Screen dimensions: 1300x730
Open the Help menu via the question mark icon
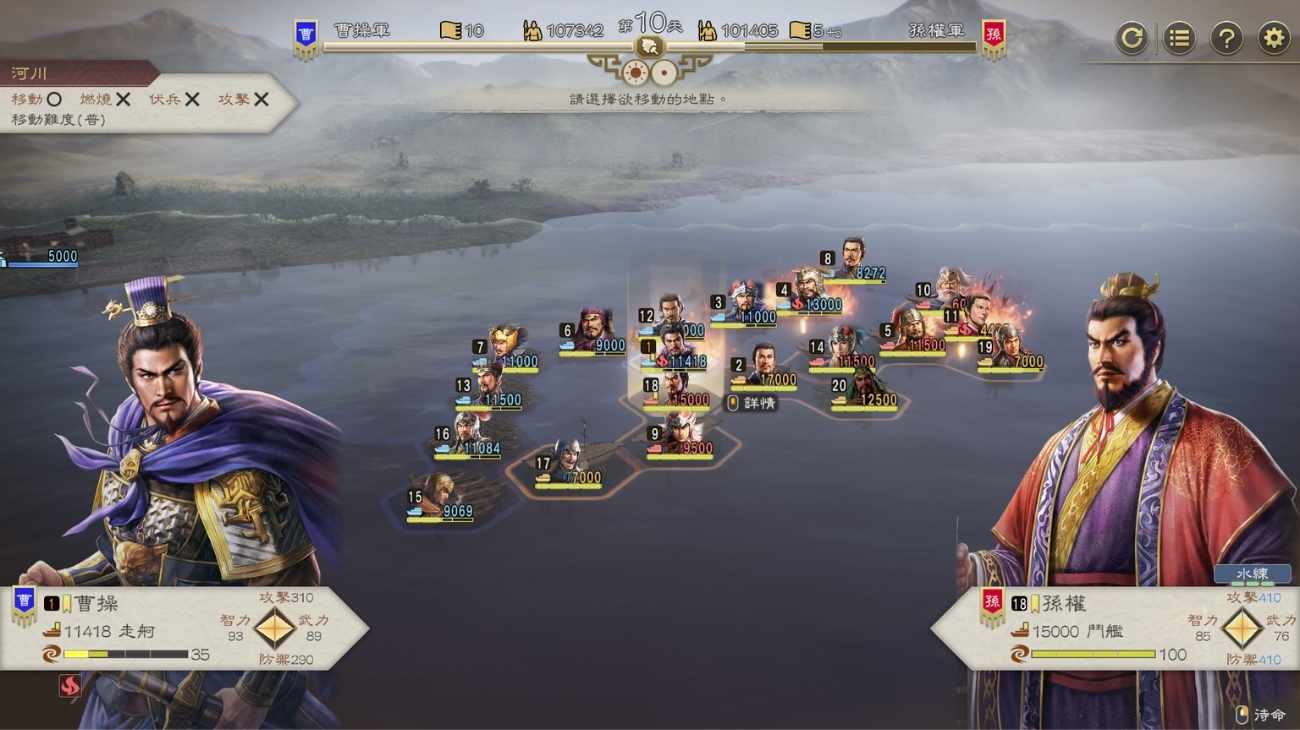(x=1225, y=37)
